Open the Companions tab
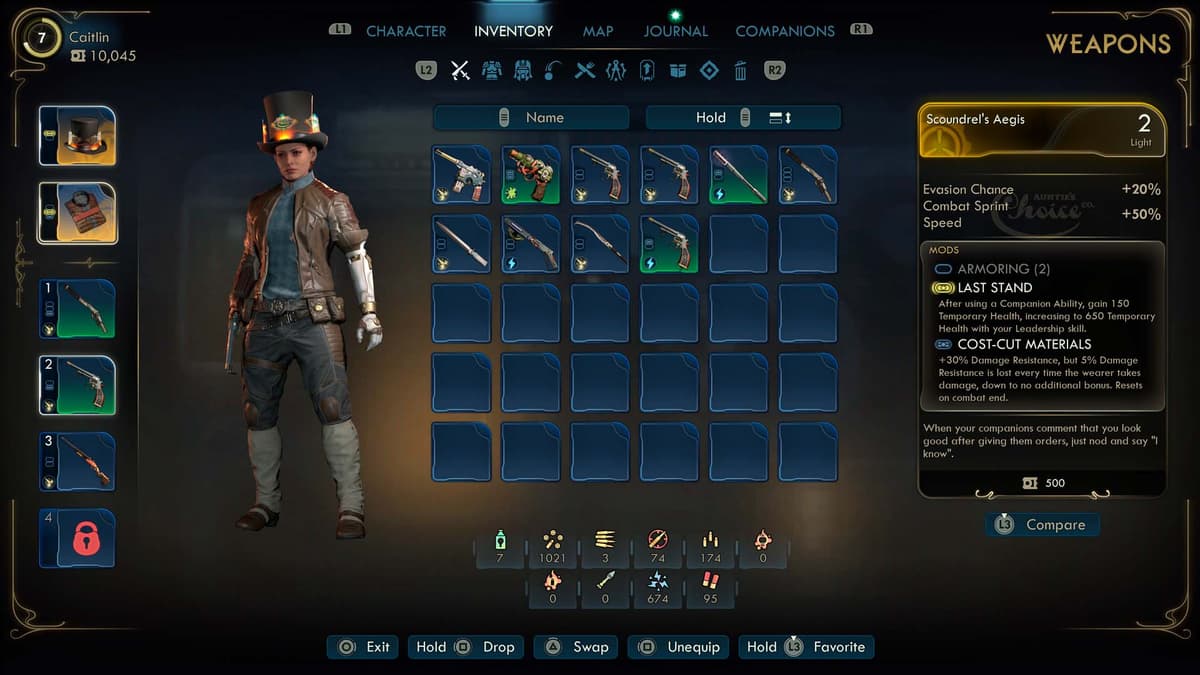Image resolution: width=1200 pixels, height=675 pixels. pyautogui.click(x=785, y=31)
